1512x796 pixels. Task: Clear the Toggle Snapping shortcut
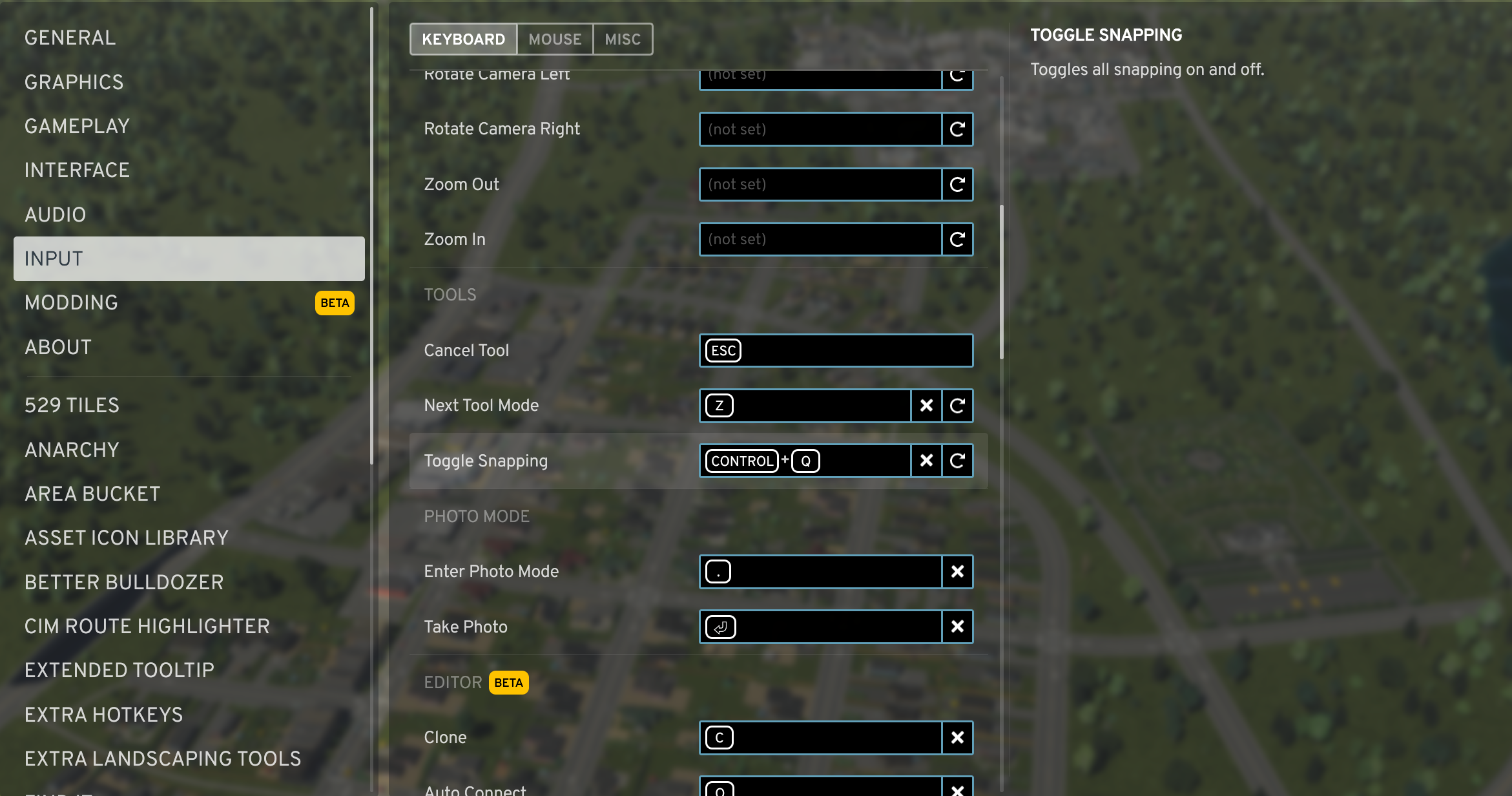coord(926,461)
